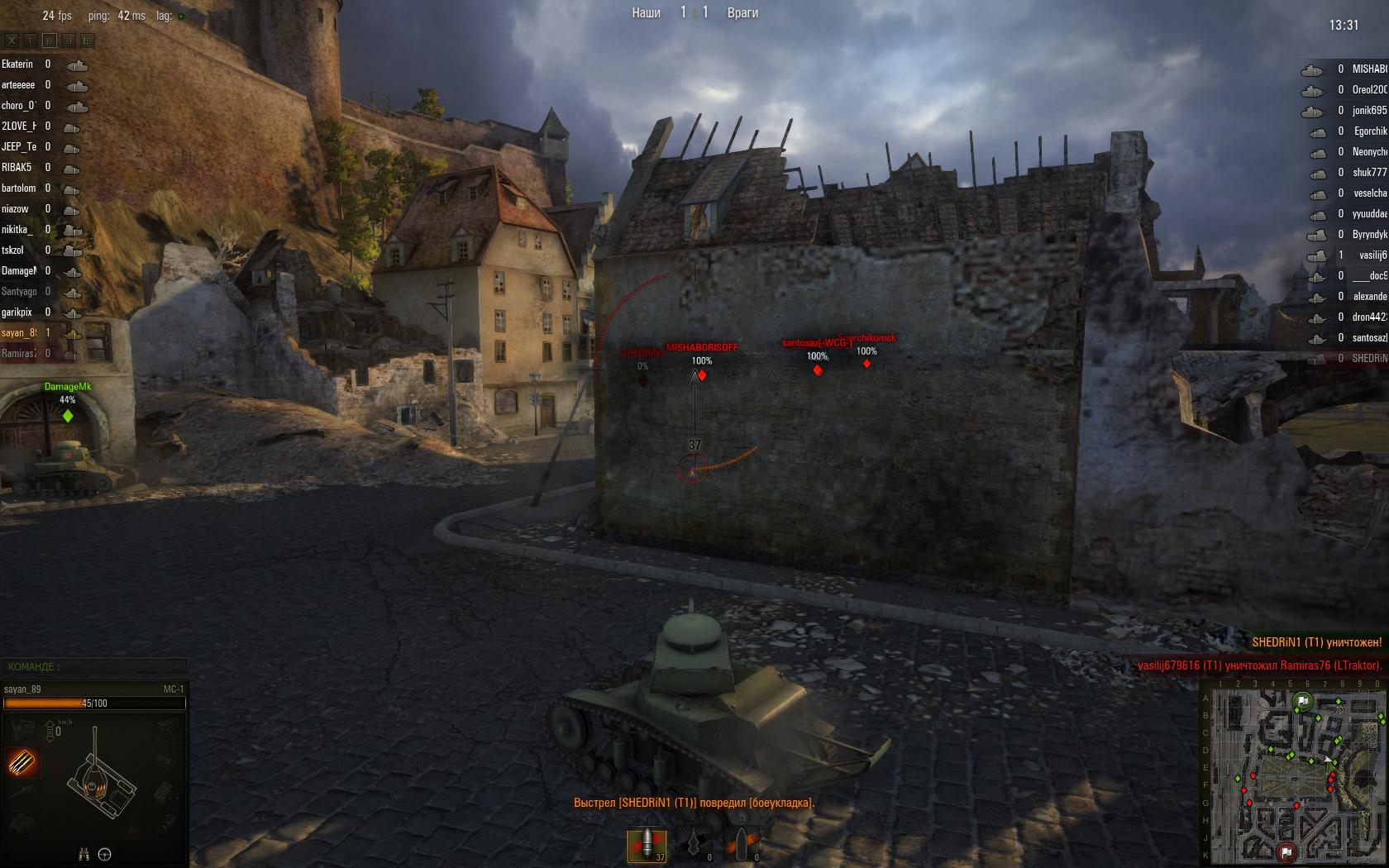This screenshot has width=1389, height=868.
Task: Select santosaz in the enemy team list
Action: (1369, 338)
